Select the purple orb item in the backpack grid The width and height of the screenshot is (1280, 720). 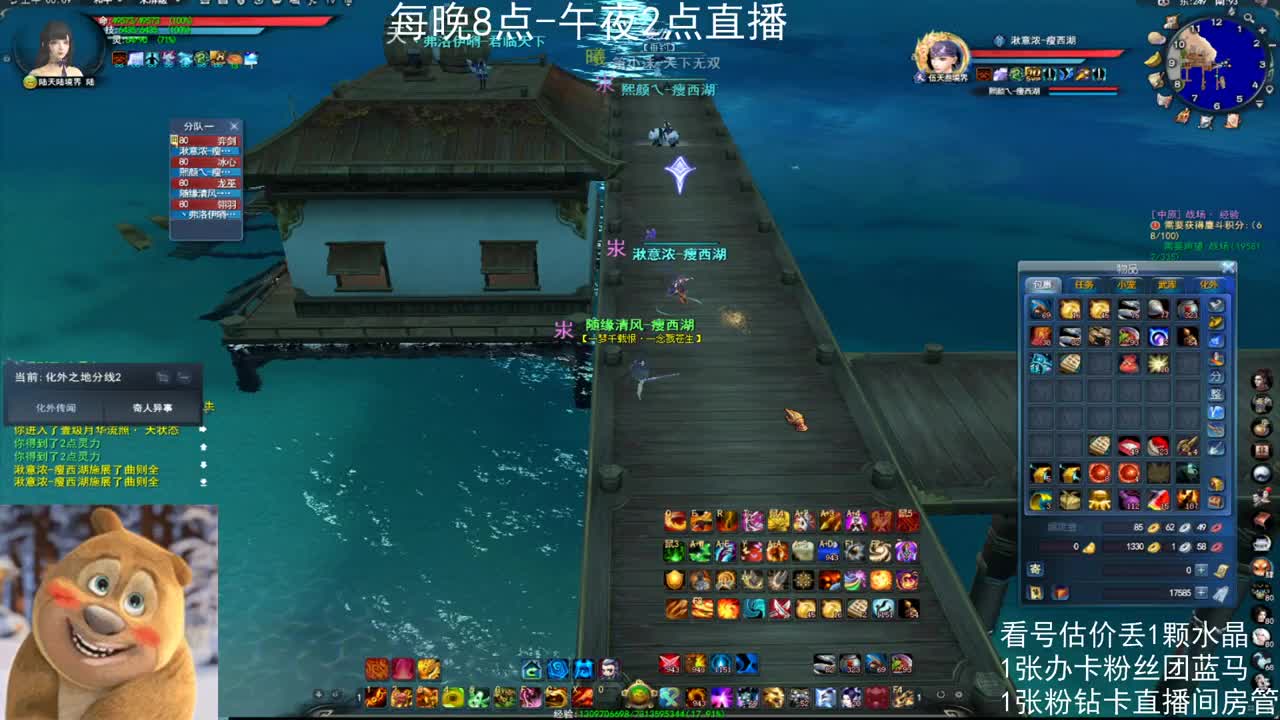click(1156, 338)
